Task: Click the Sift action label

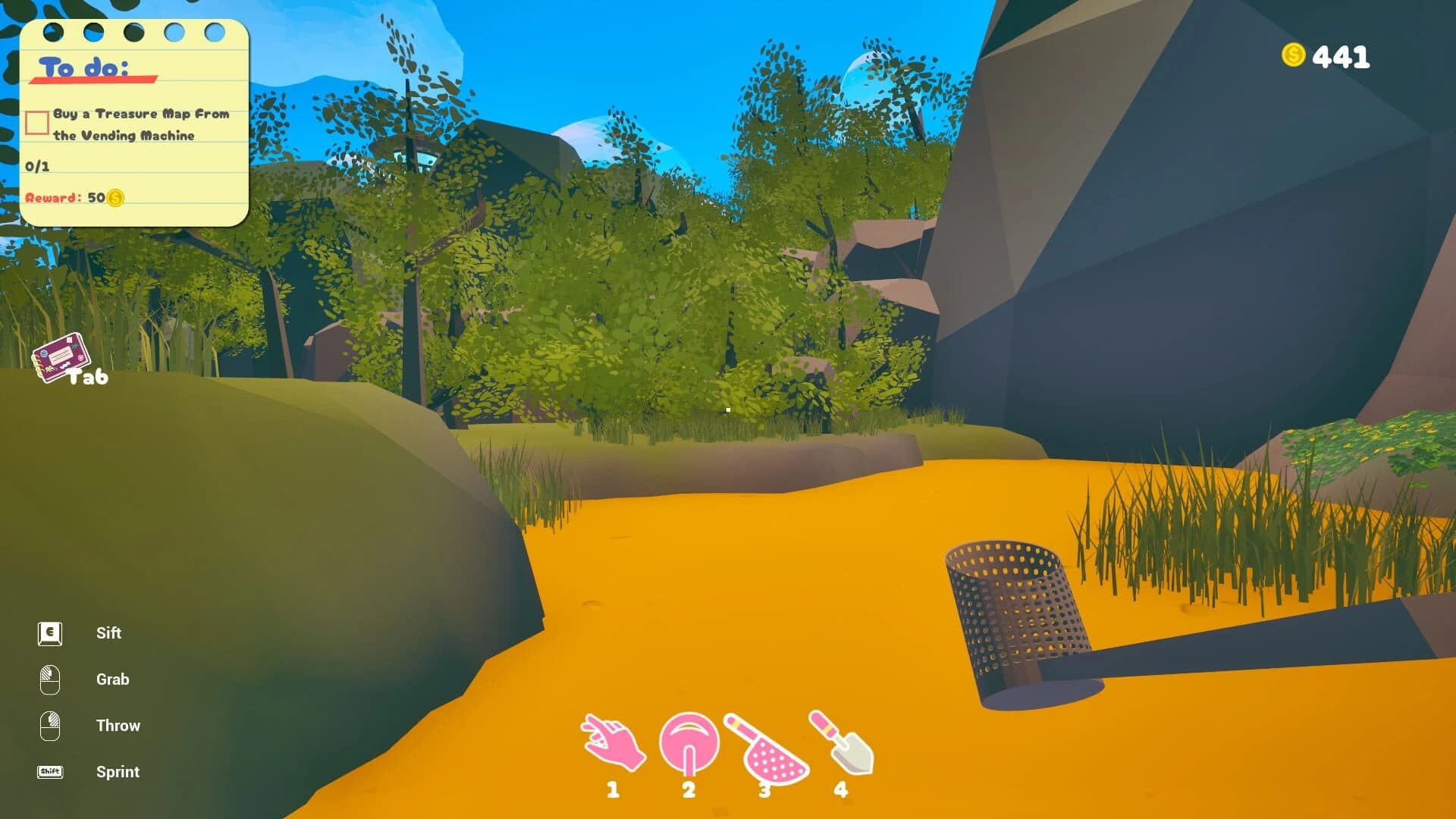Action: 109,633
